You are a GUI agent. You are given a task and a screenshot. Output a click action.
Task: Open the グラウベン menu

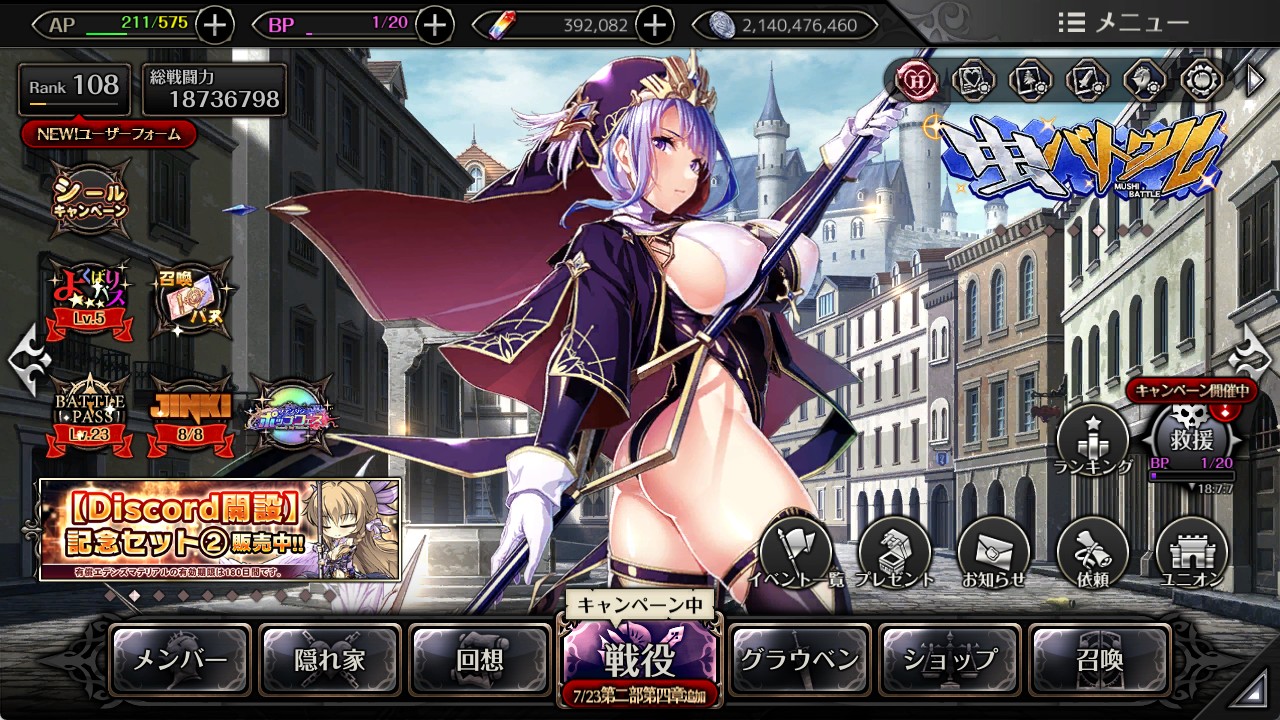pos(799,660)
